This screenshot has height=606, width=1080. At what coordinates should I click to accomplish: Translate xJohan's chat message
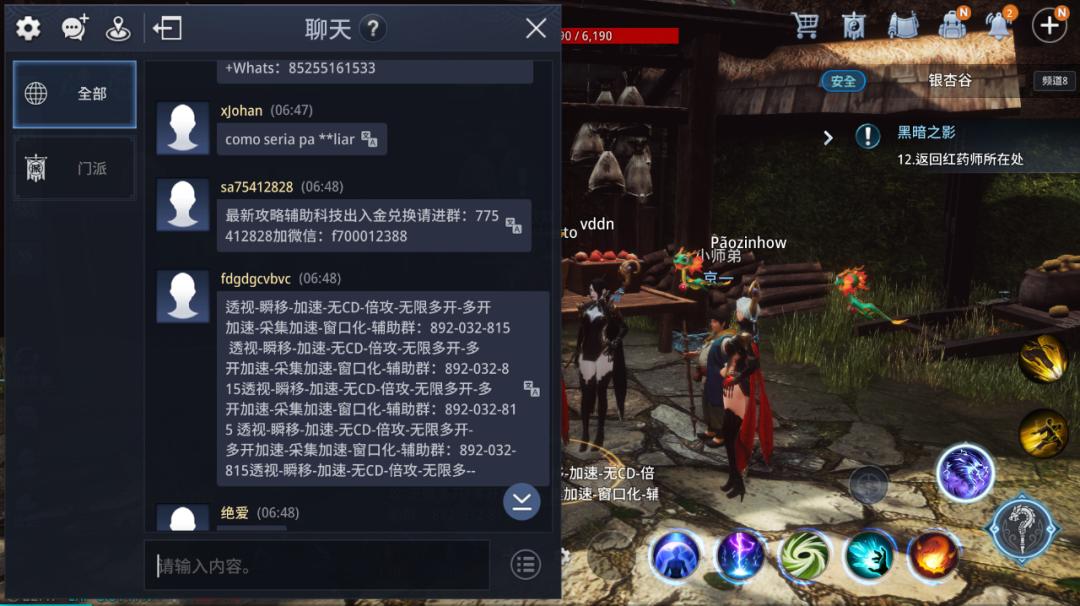click(x=369, y=139)
